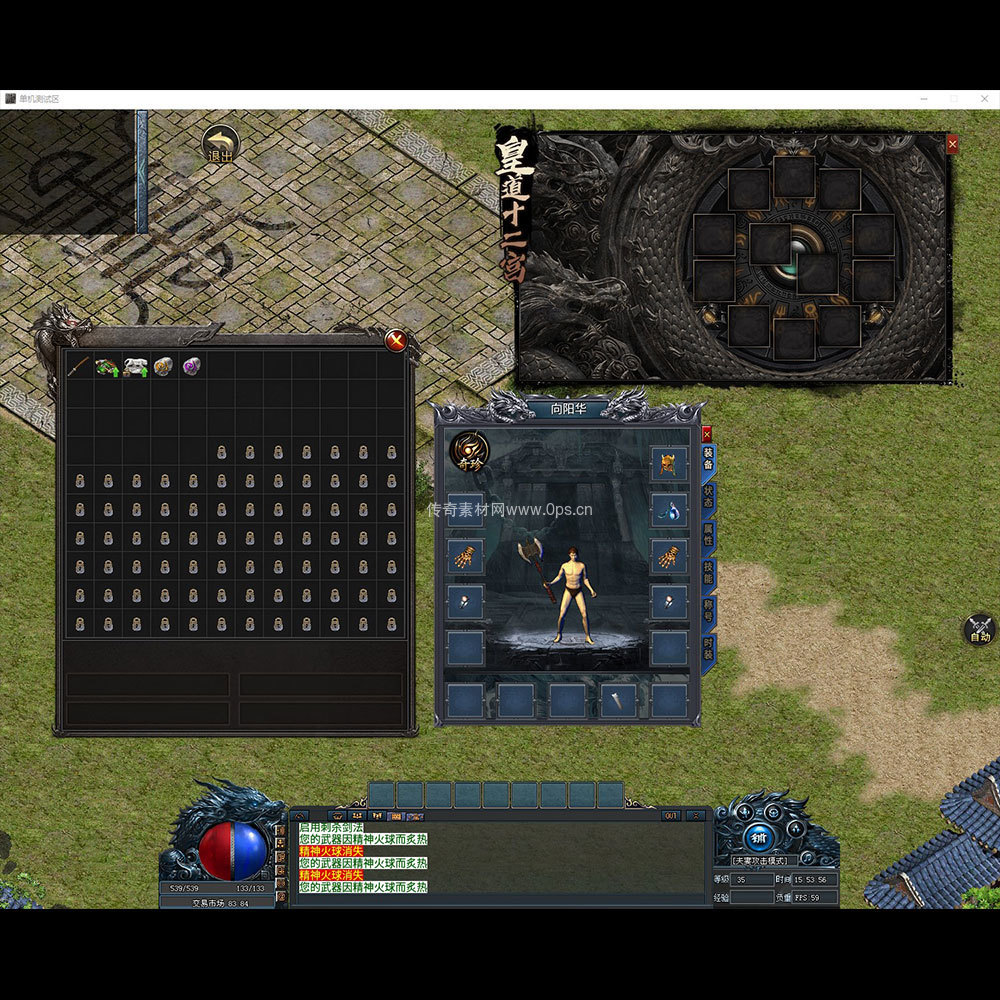
Task: Click the 退出 back arrow button
Action: click(x=220, y=144)
